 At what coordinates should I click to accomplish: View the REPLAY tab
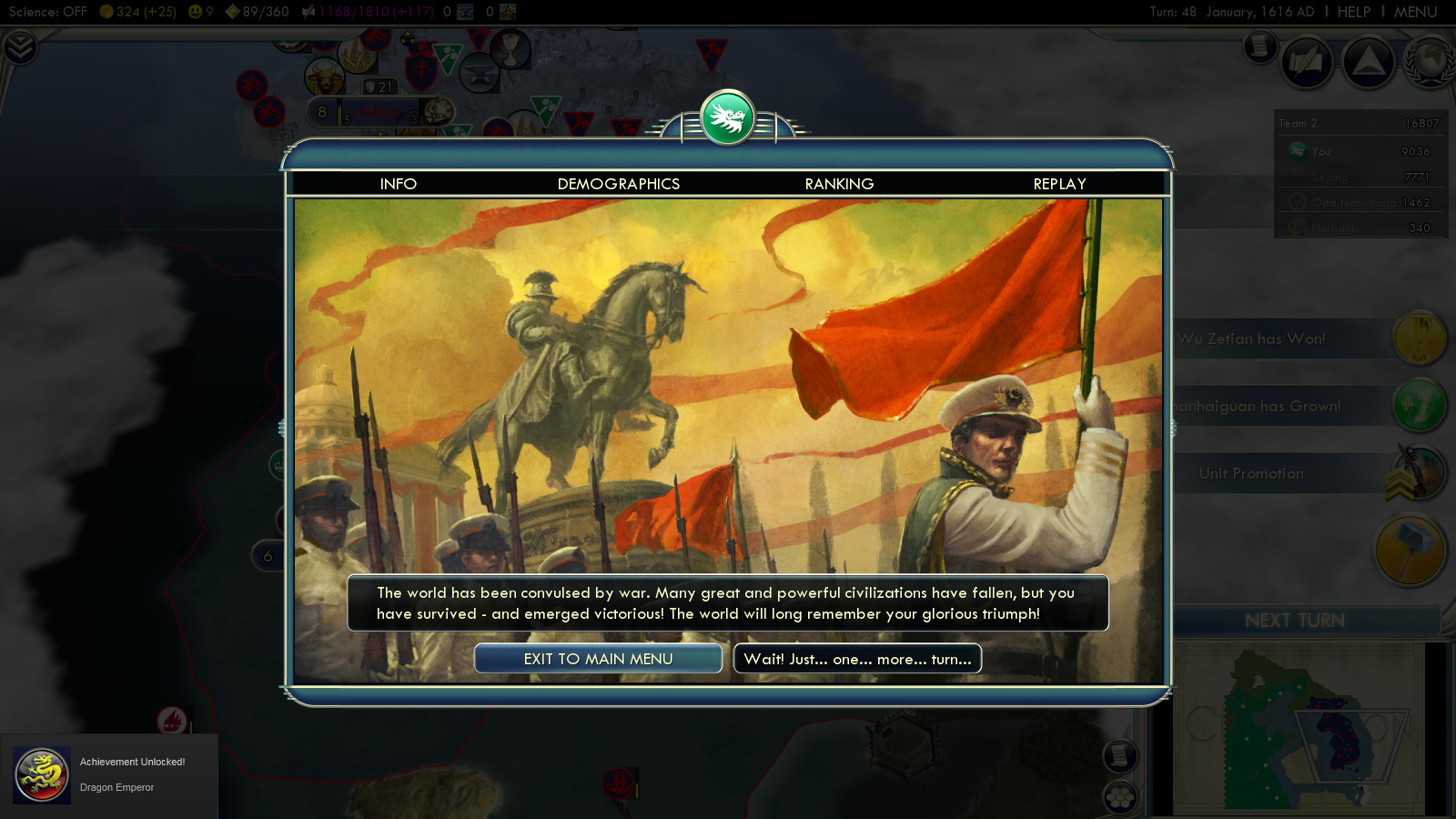[x=1059, y=184]
